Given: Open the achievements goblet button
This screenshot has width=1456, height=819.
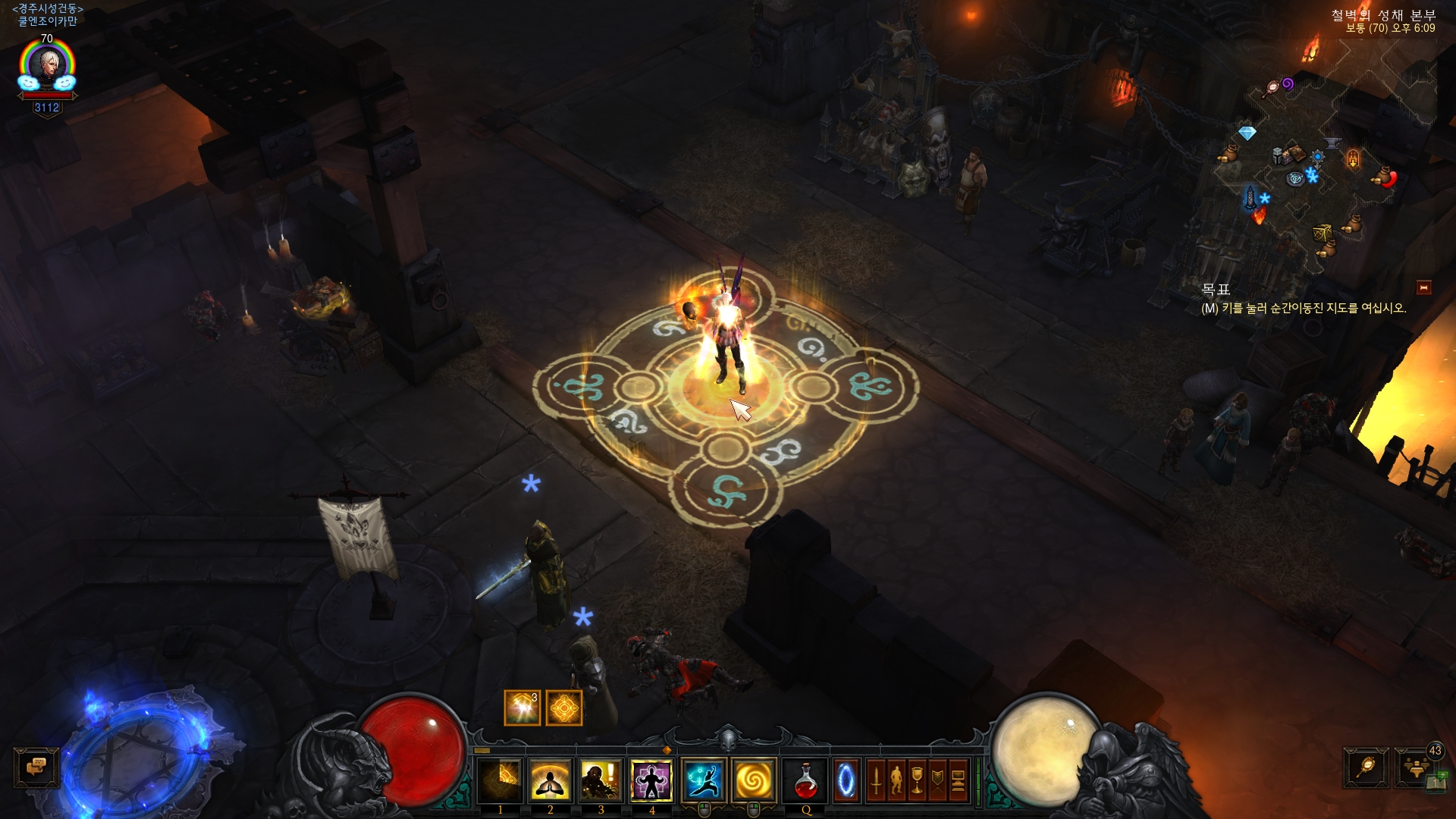Looking at the screenshot, I should click(918, 780).
